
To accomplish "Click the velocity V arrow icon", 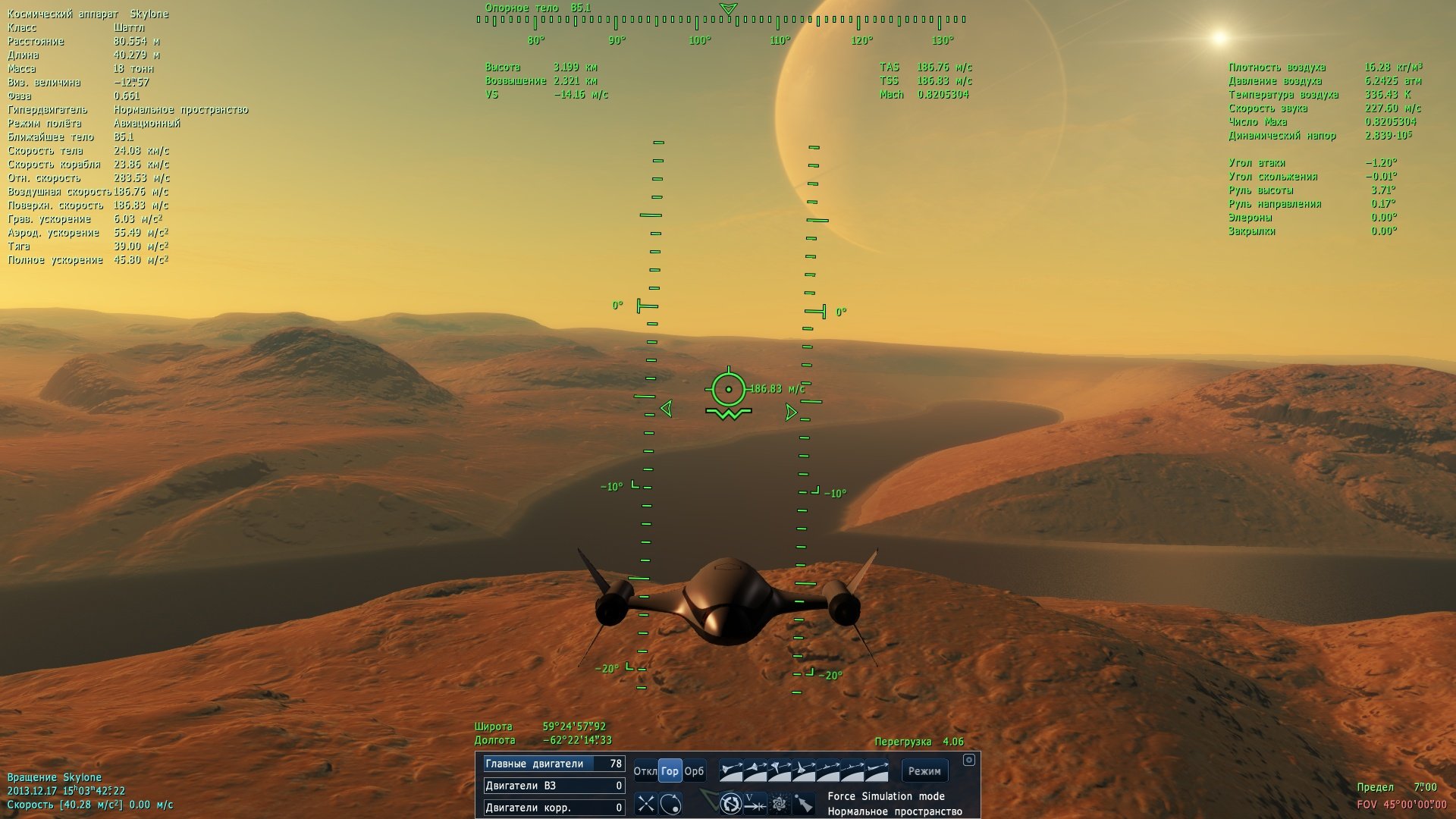I will tap(755, 803).
